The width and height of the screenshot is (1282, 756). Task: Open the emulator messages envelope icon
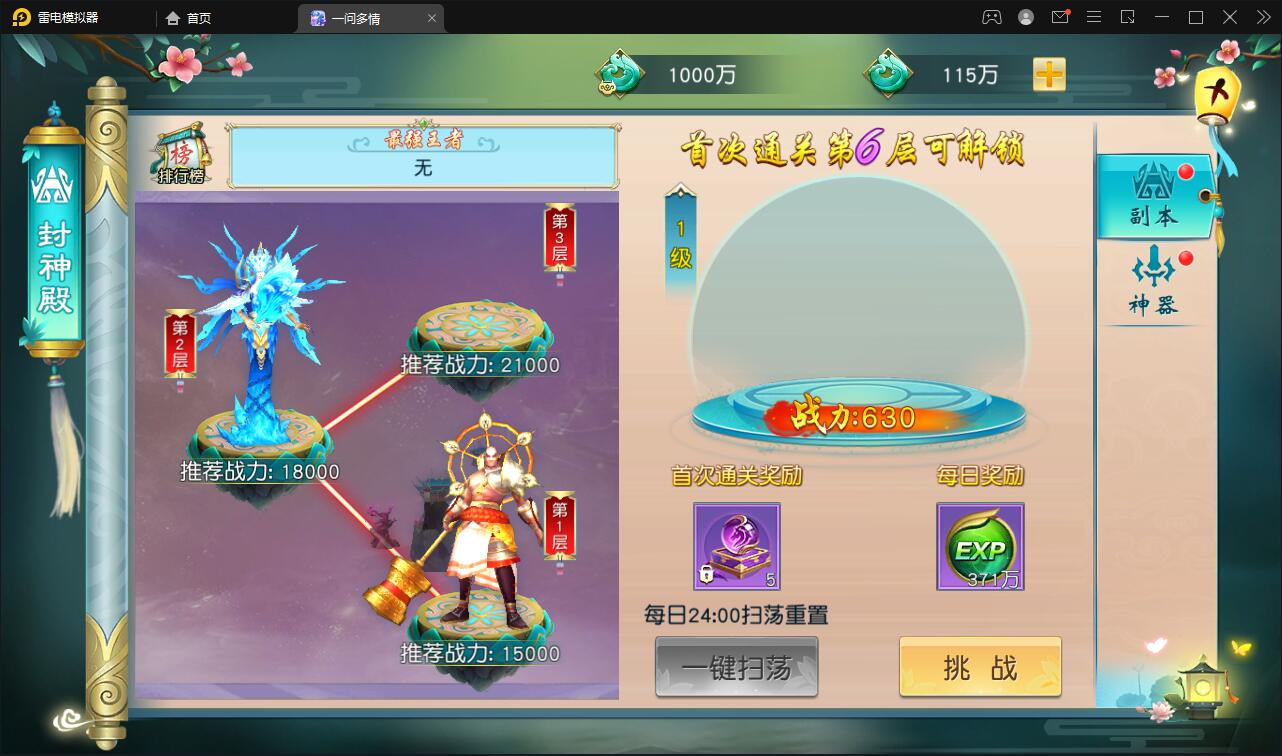(x=1060, y=17)
